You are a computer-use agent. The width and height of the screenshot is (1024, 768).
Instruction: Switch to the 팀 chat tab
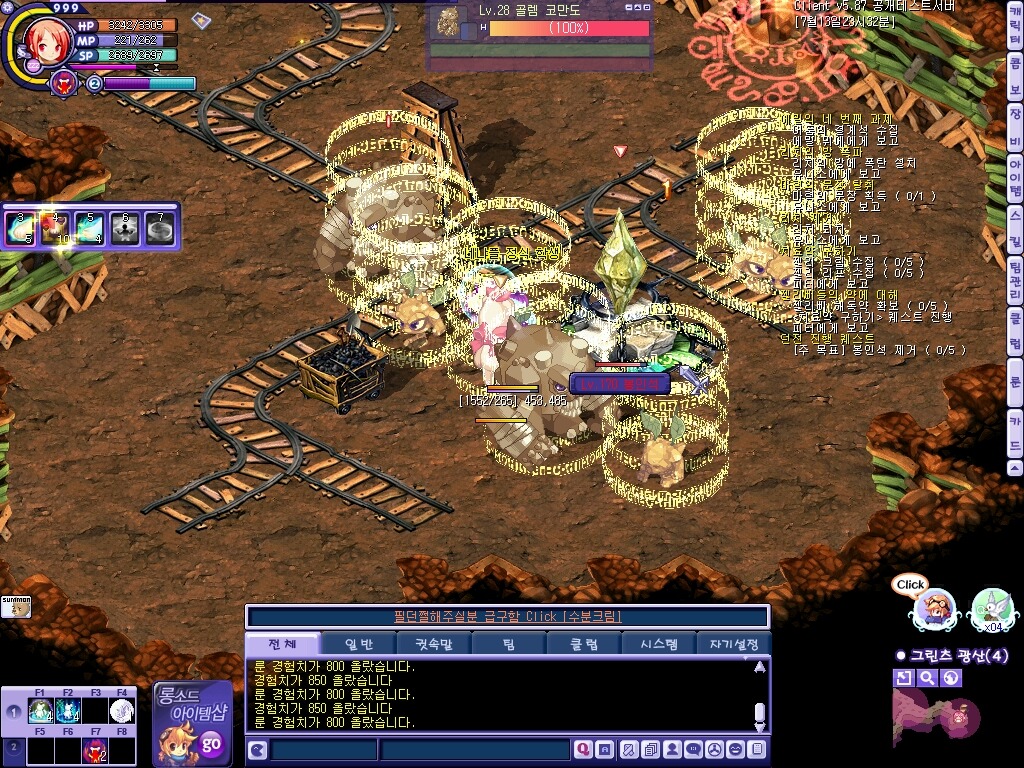(509, 644)
